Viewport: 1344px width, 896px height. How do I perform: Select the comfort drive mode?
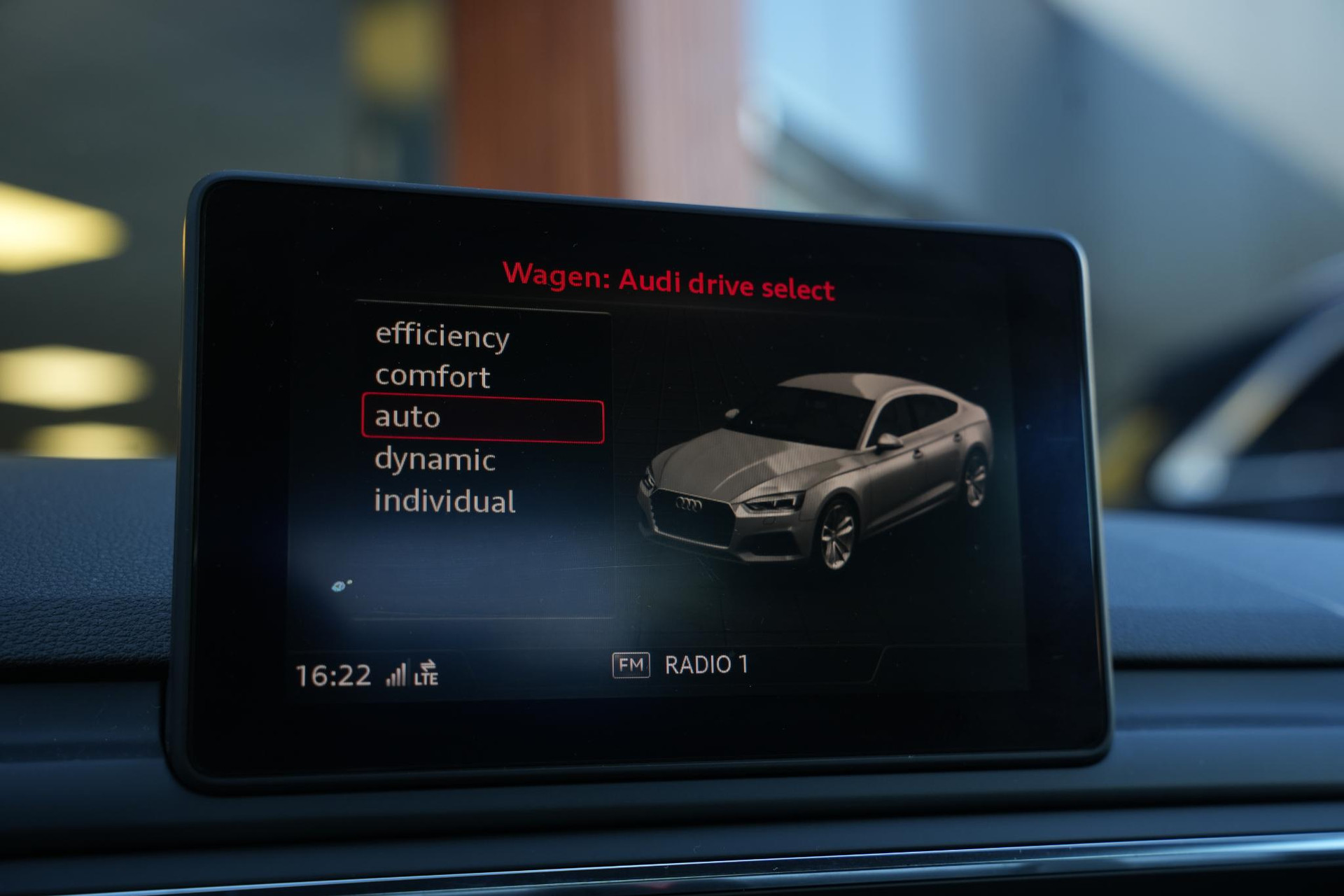point(434,377)
